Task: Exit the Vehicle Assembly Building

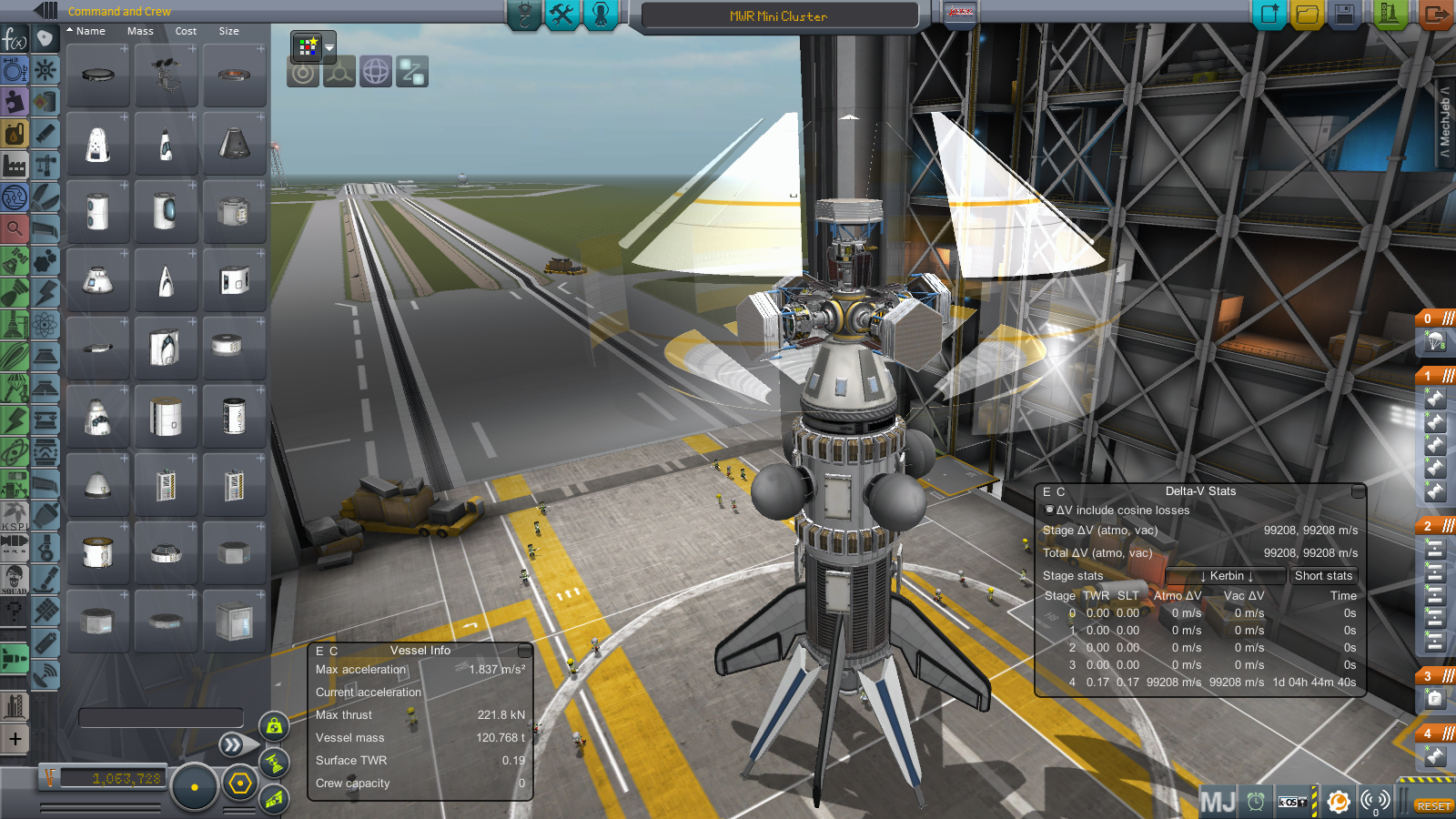Action: [1435, 15]
